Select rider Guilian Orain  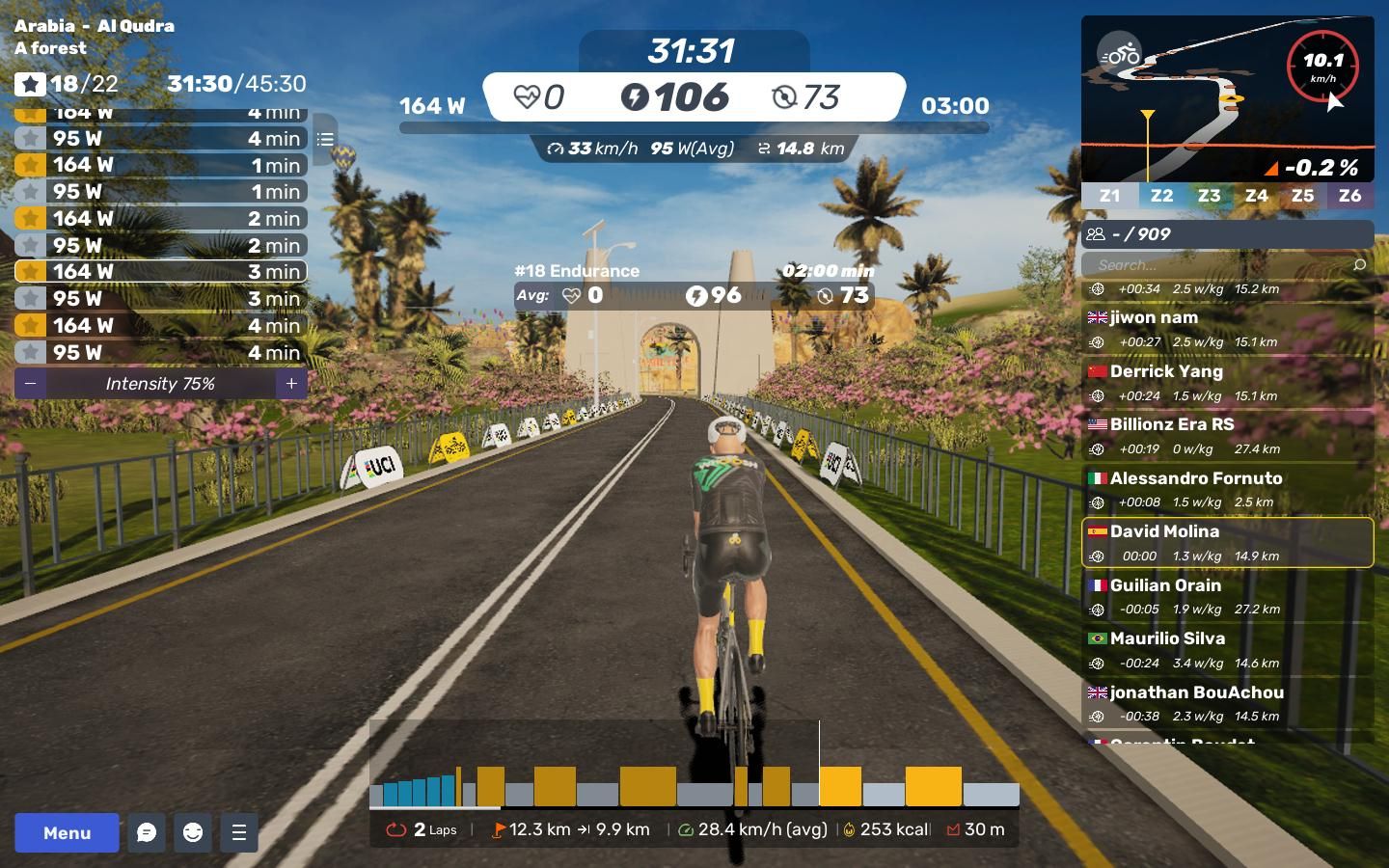pos(1227,596)
